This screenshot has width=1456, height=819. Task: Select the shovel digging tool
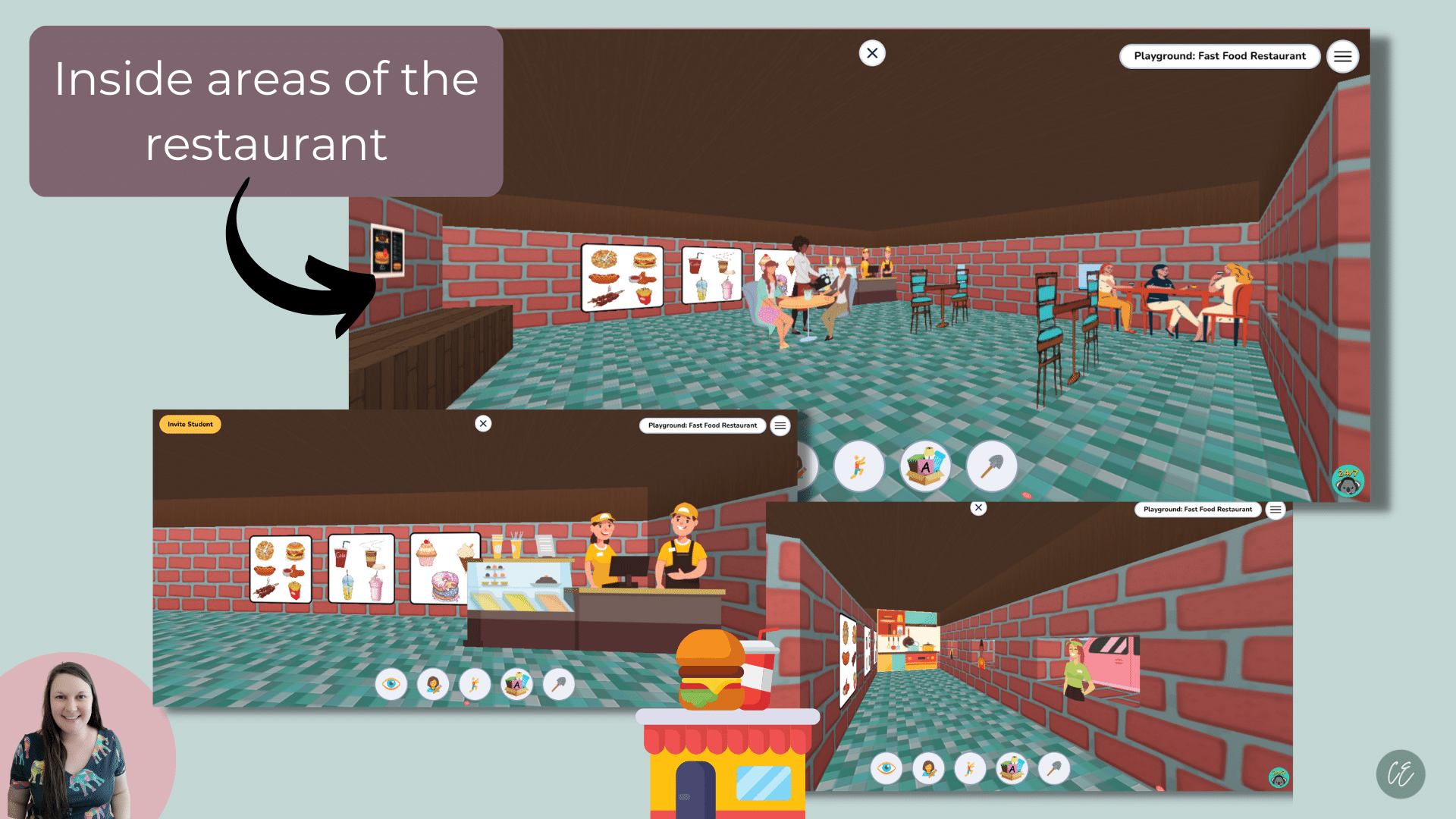pyautogui.click(x=992, y=466)
